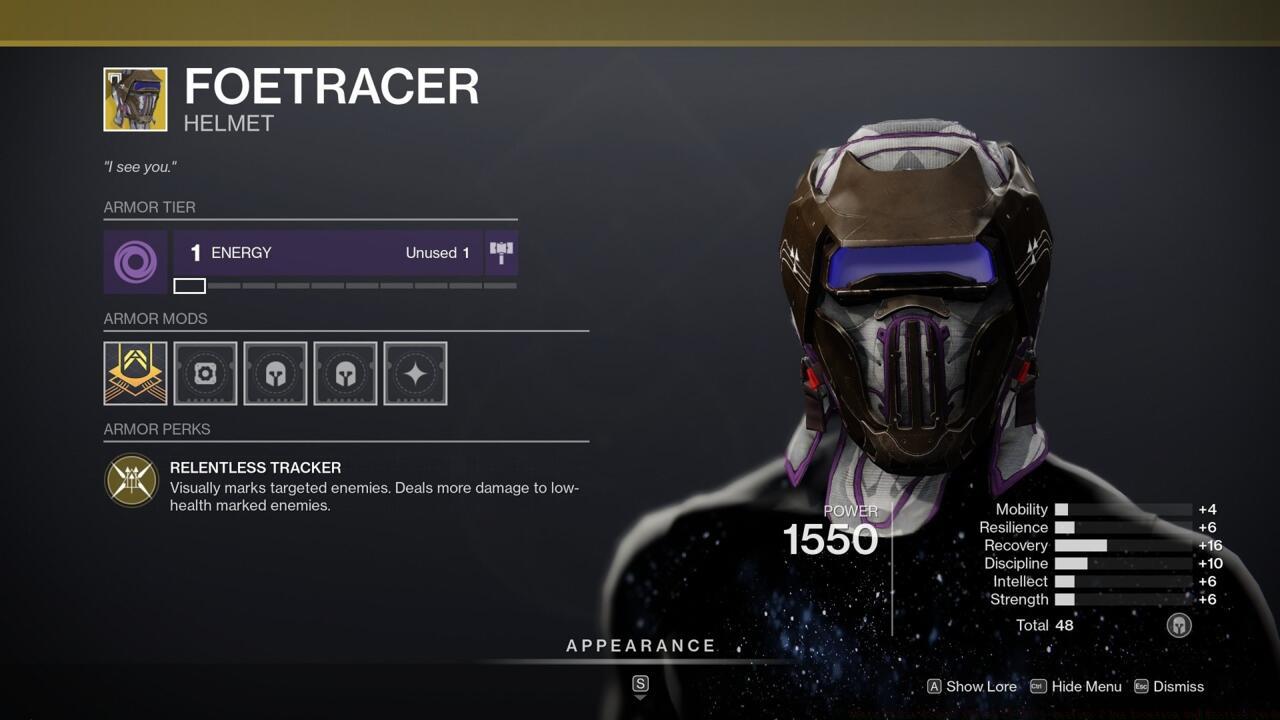Viewport: 1280px width, 720px height.
Task: Select the second helmet mod slot
Action: [x=345, y=373]
